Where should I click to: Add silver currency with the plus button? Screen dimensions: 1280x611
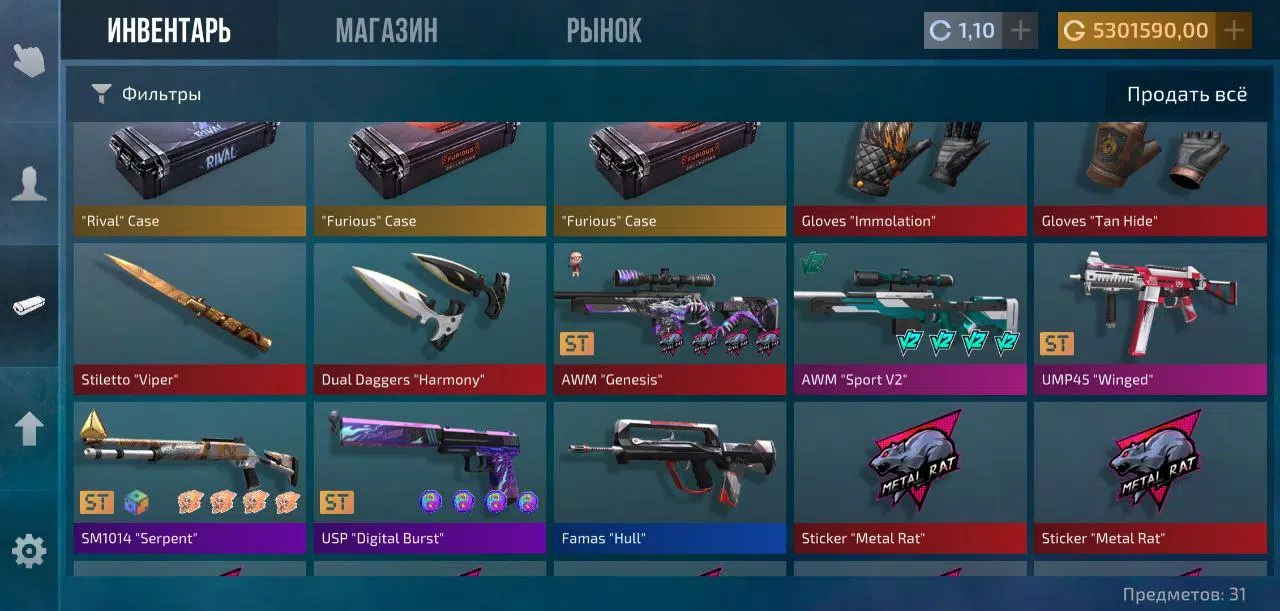(x=1019, y=31)
